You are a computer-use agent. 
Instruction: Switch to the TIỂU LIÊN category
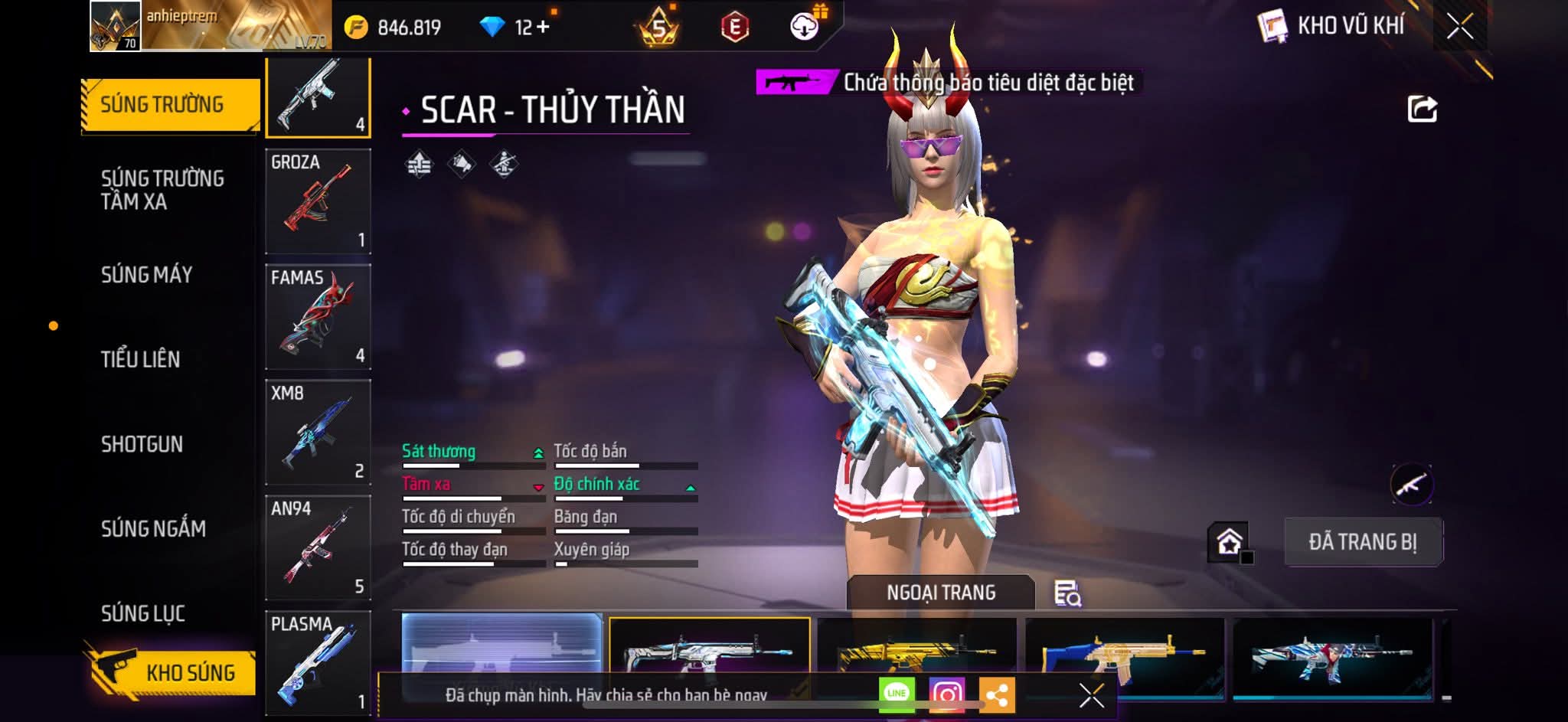point(140,359)
